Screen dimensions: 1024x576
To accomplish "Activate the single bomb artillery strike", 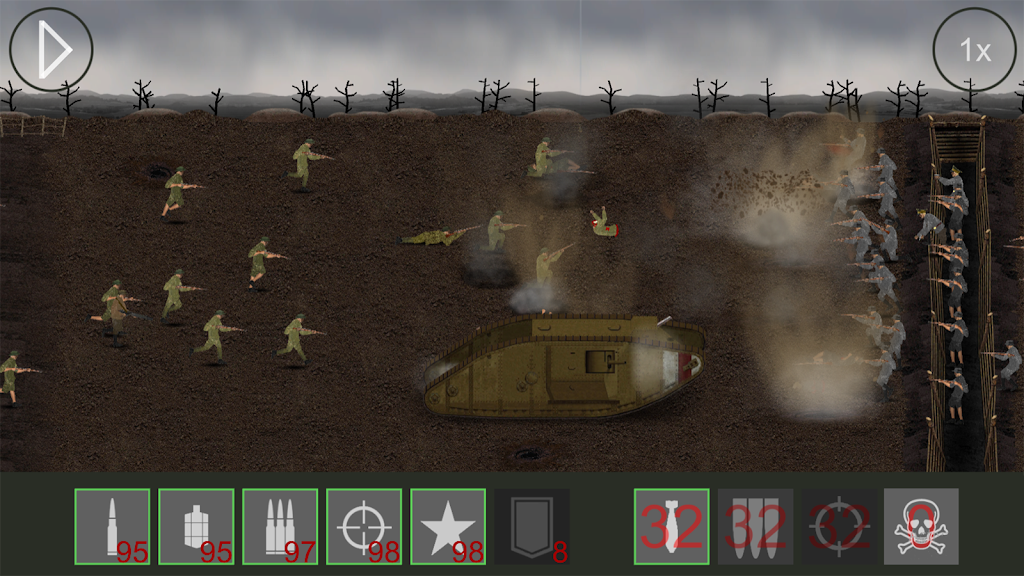I will click(x=672, y=526).
